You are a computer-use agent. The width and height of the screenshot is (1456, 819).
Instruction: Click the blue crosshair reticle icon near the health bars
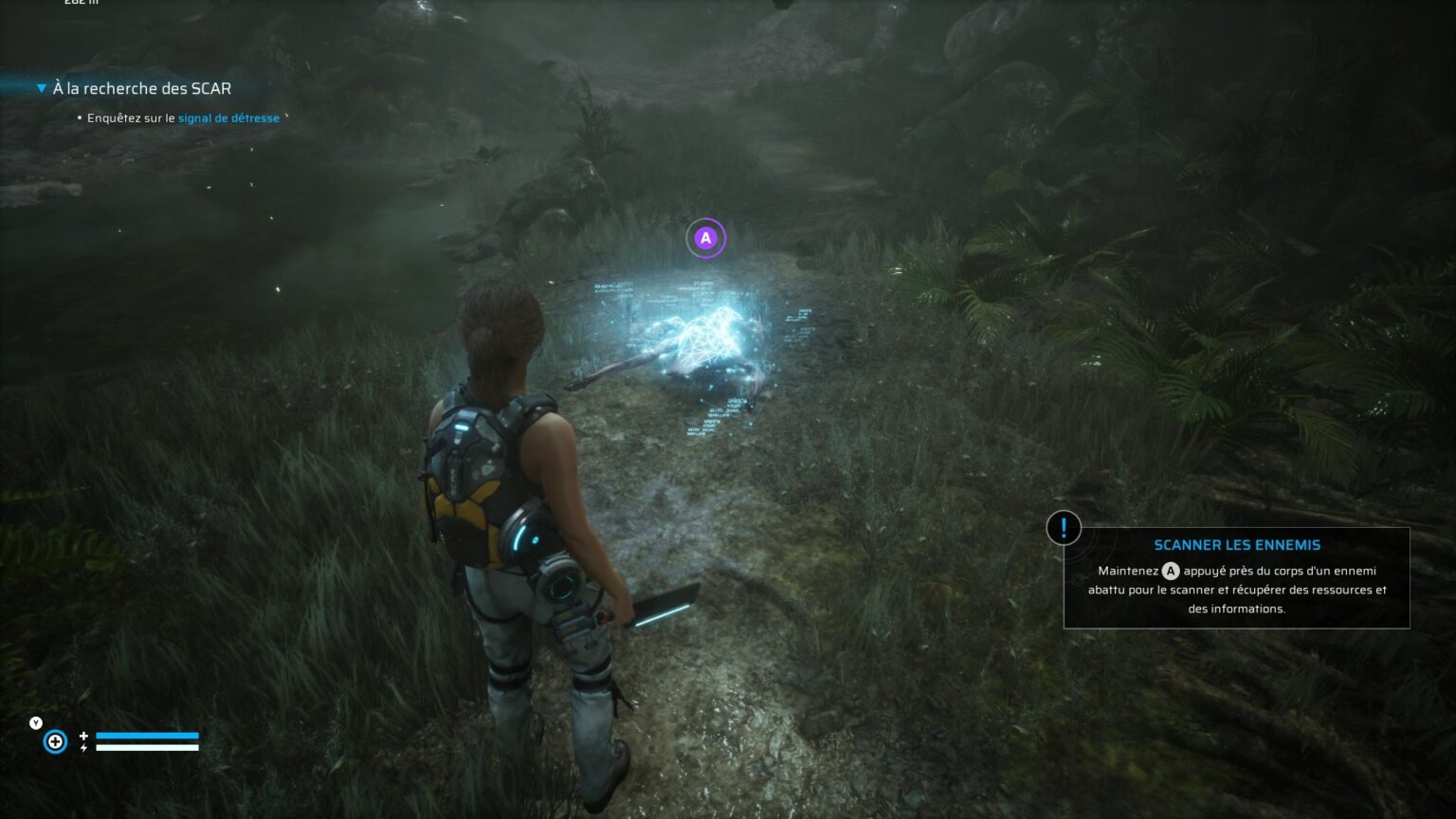[x=55, y=741]
